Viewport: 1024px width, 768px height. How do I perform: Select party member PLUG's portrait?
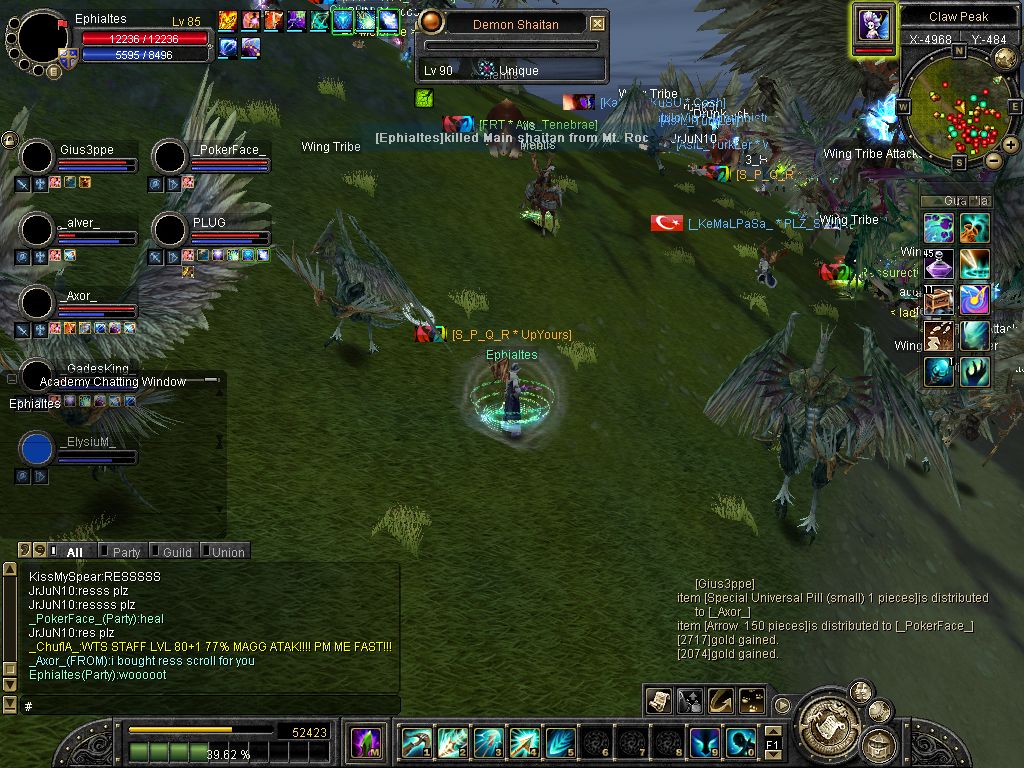coord(170,229)
